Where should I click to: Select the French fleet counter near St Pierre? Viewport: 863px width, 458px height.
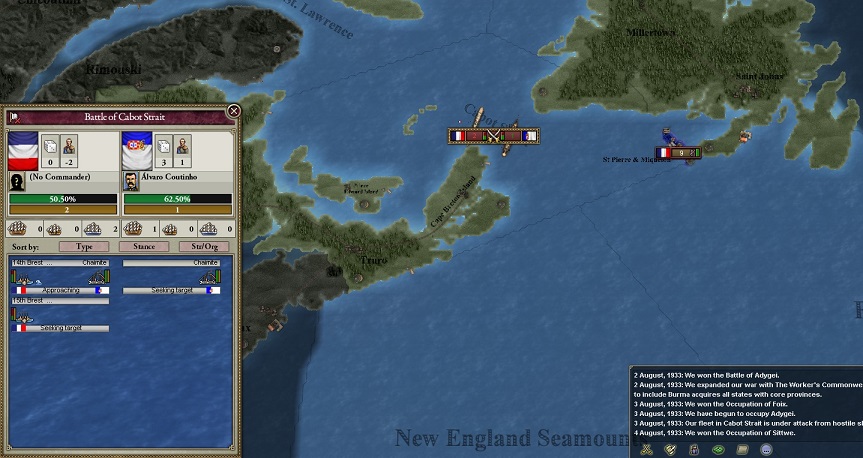pos(677,153)
